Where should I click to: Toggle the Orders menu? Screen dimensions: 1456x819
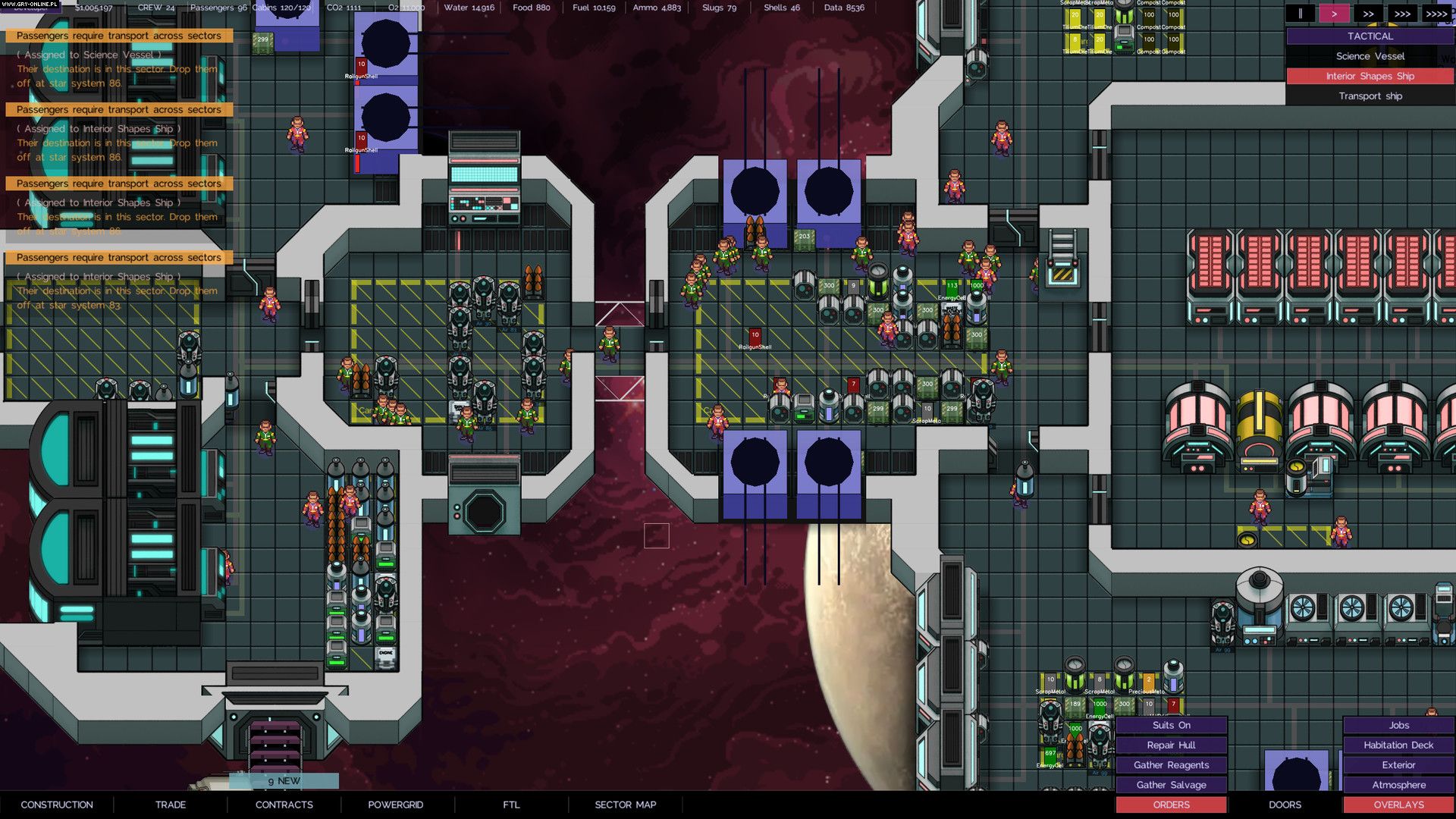click(1171, 805)
